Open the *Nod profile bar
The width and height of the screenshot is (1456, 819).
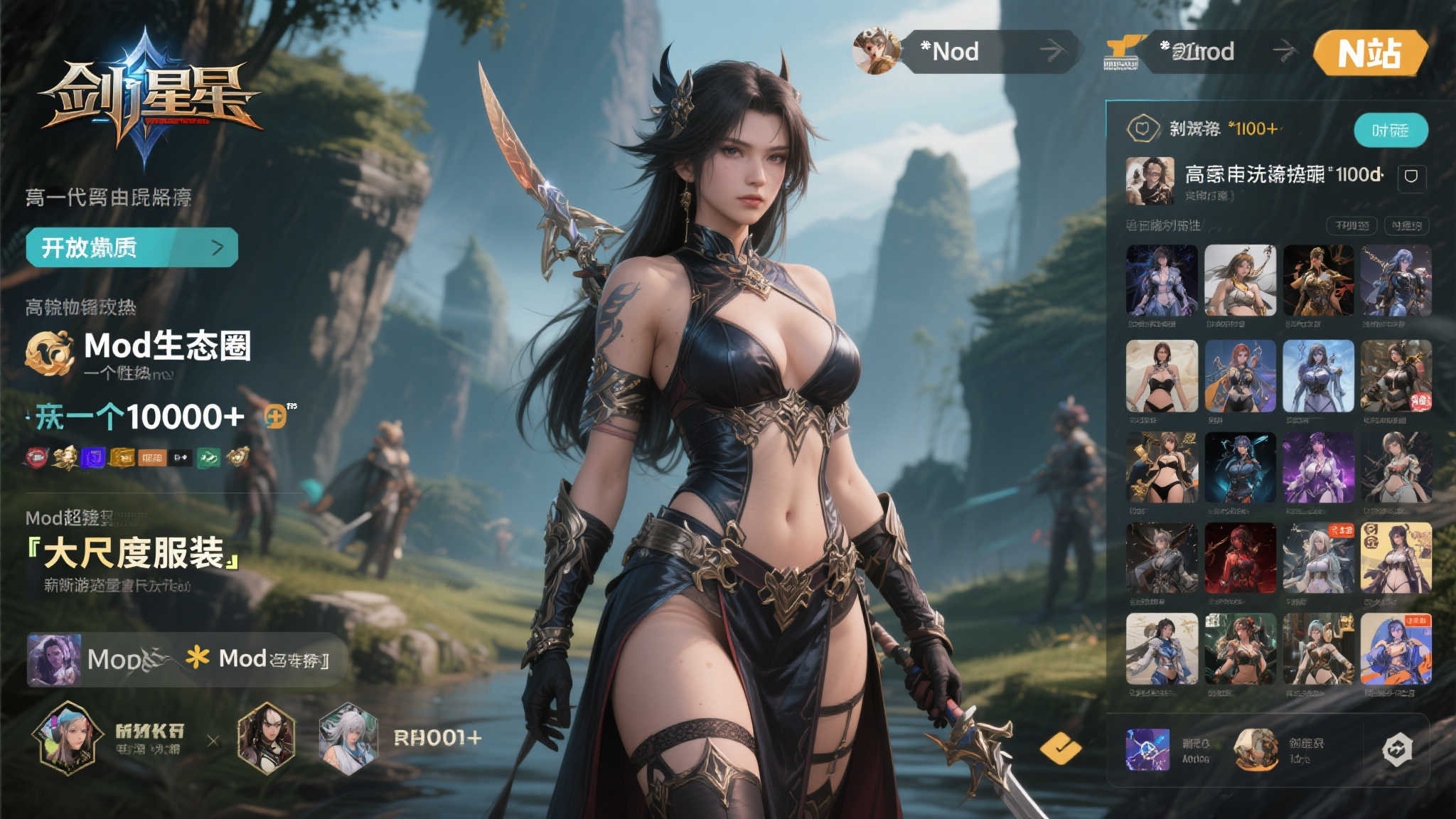(988, 51)
